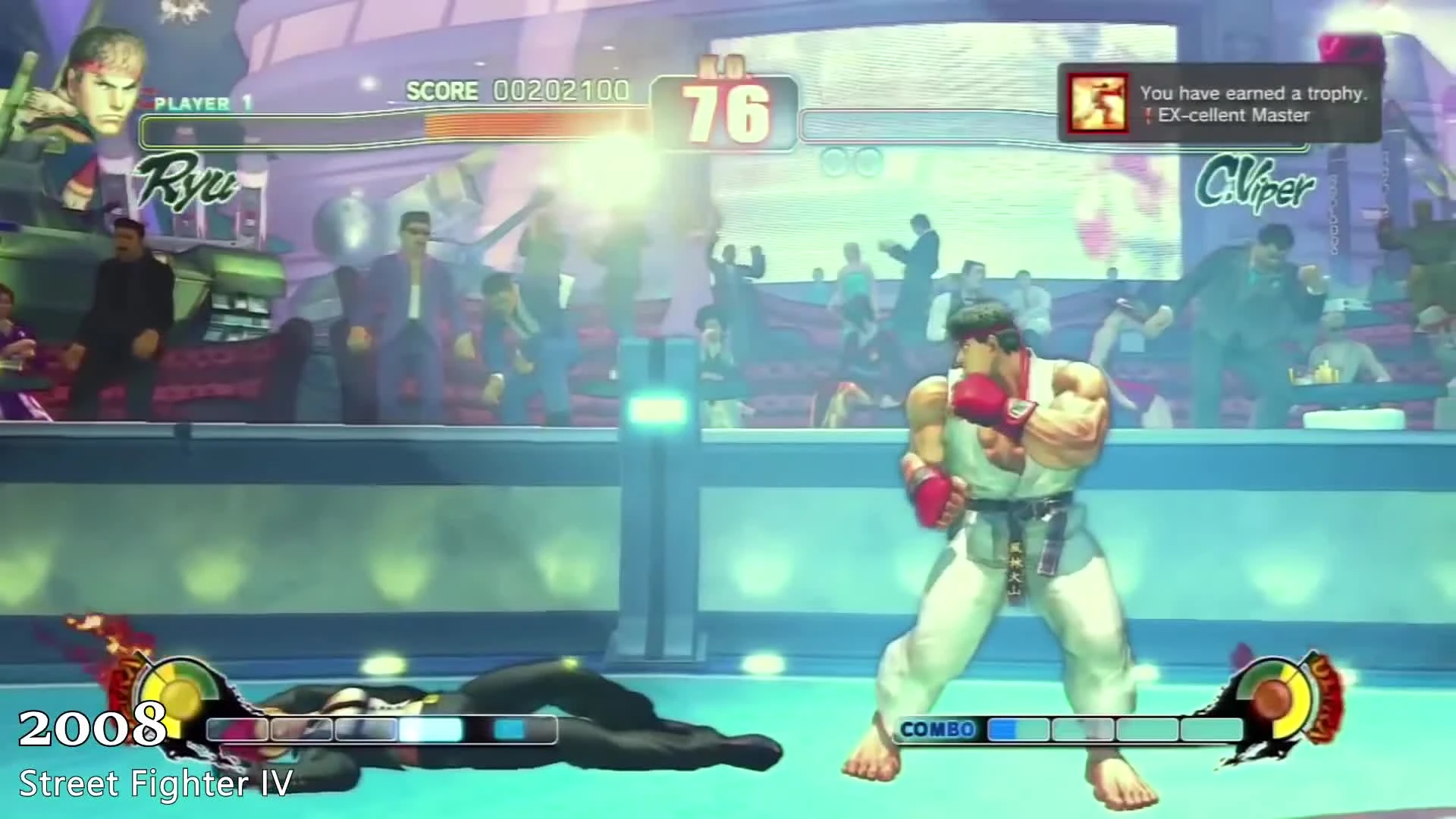Click the SCORE 00202100 display

pyautogui.click(x=518, y=90)
